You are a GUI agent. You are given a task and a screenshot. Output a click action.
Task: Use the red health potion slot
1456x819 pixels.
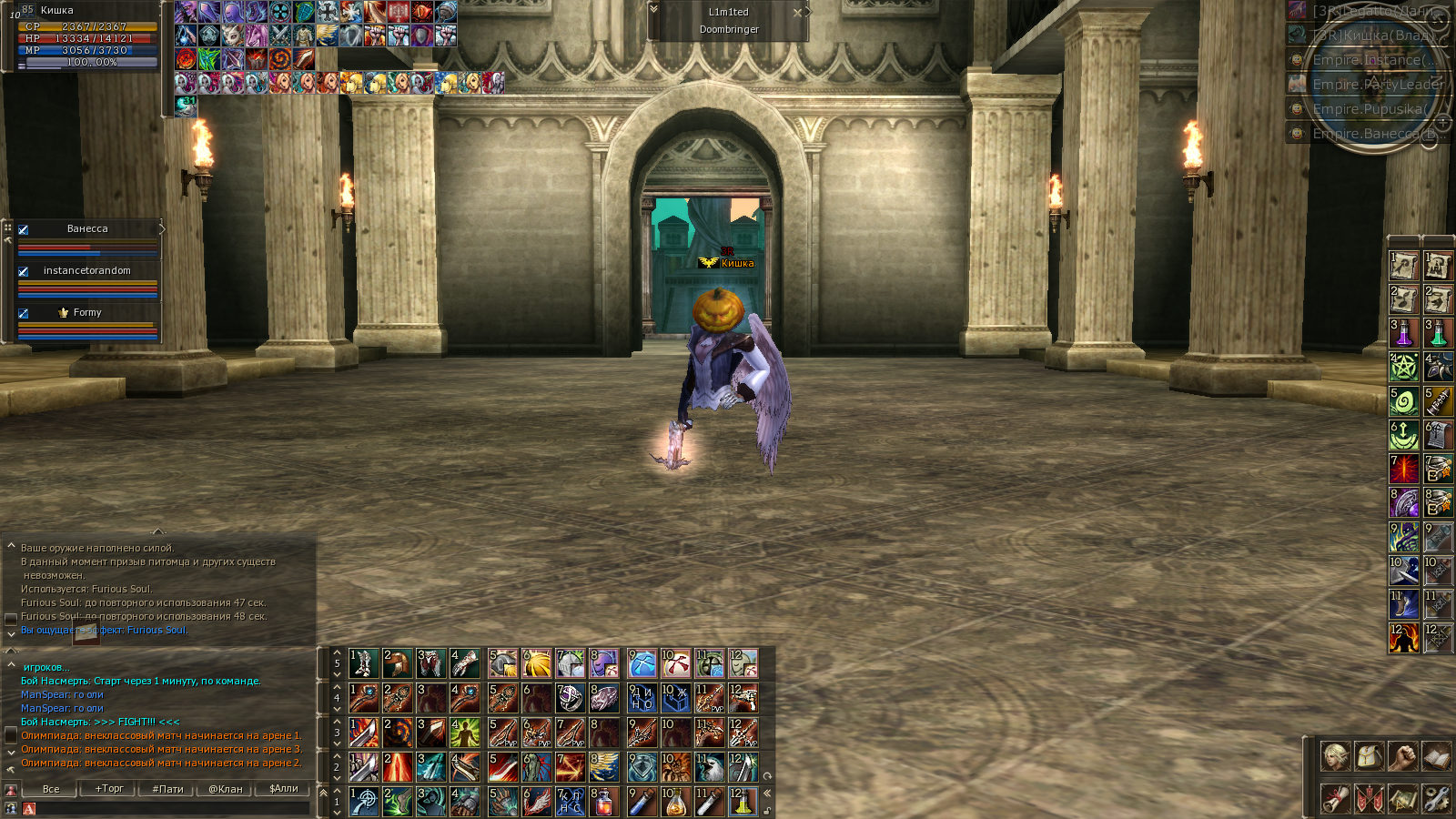[x=603, y=802]
